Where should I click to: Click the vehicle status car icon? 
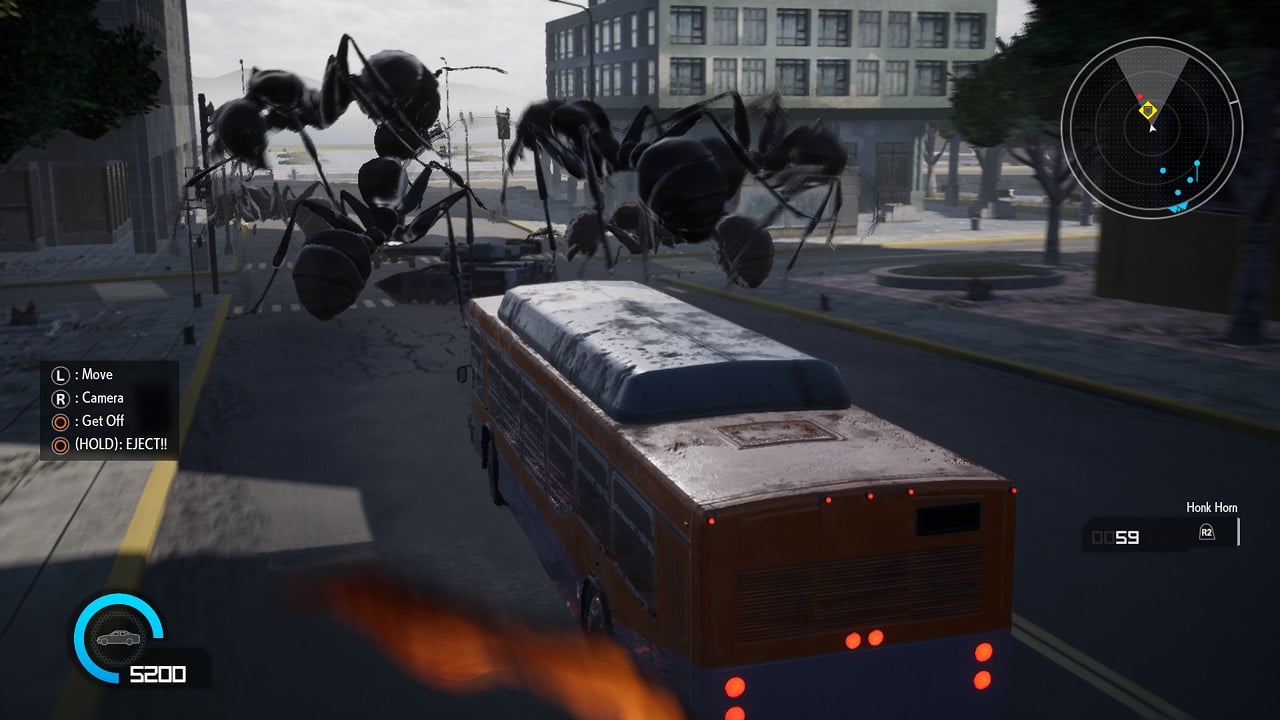coord(117,639)
